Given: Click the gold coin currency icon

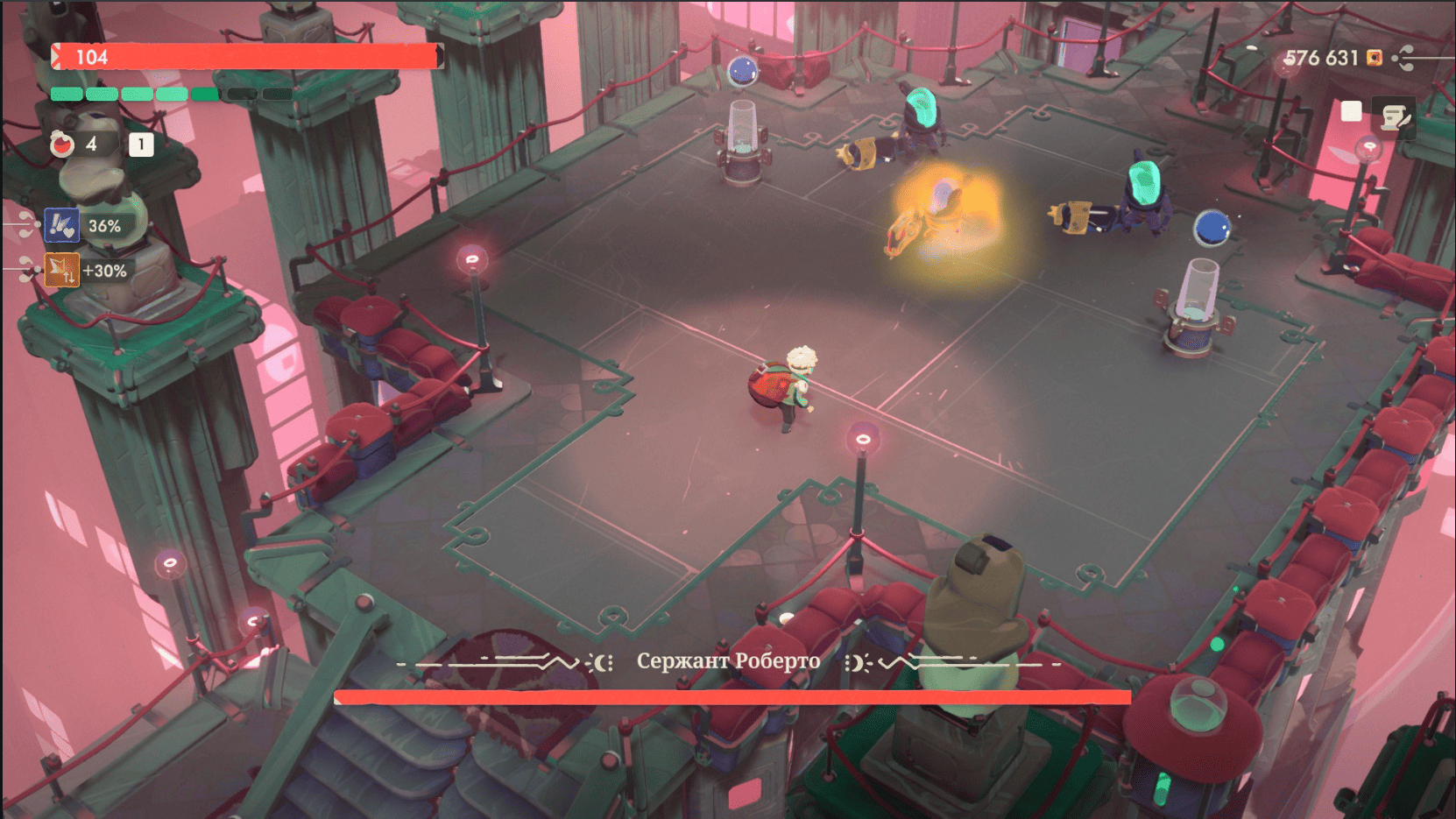Looking at the screenshot, I should (x=1375, y=58).
